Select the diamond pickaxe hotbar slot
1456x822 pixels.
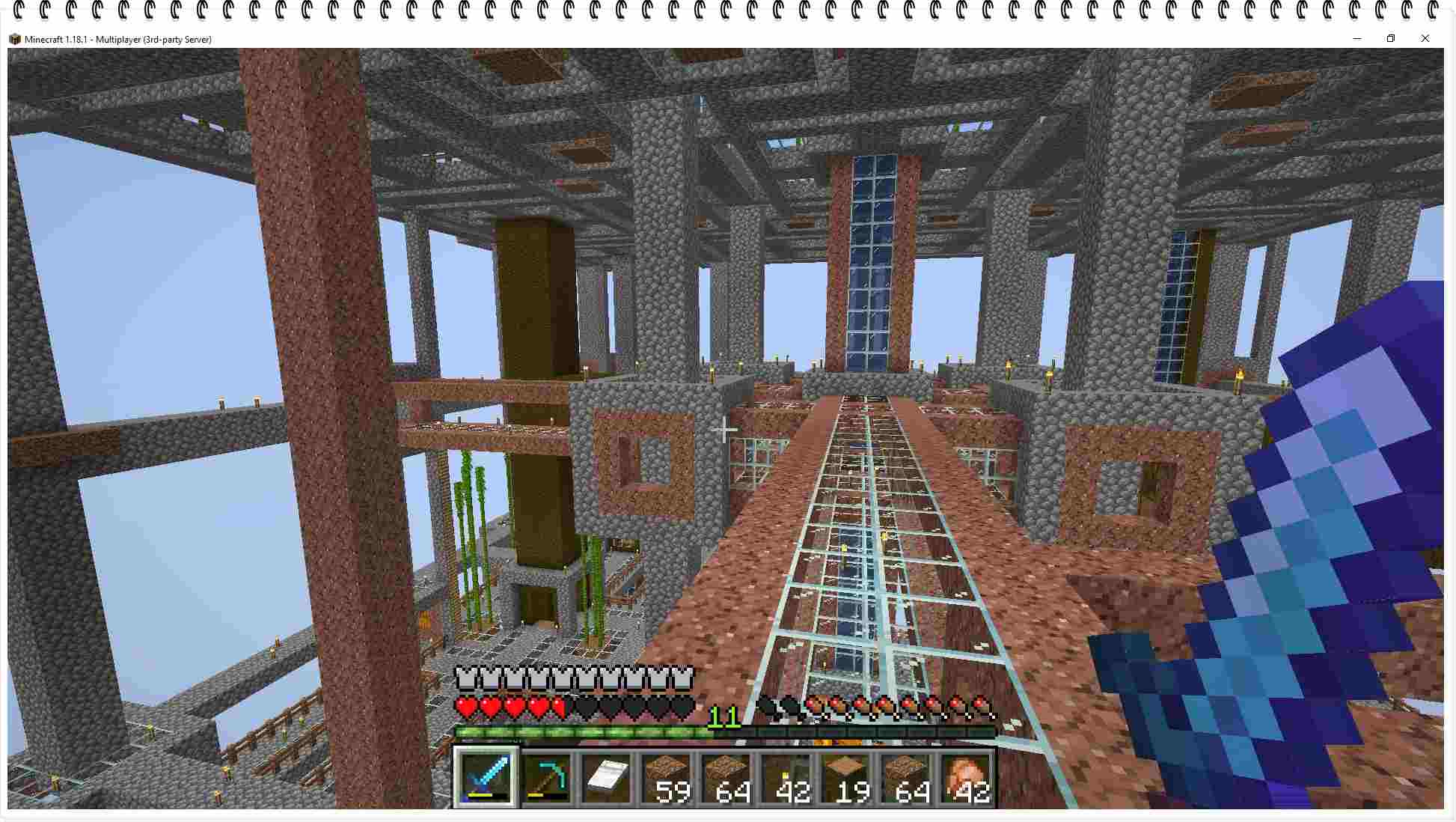(545, 779)
